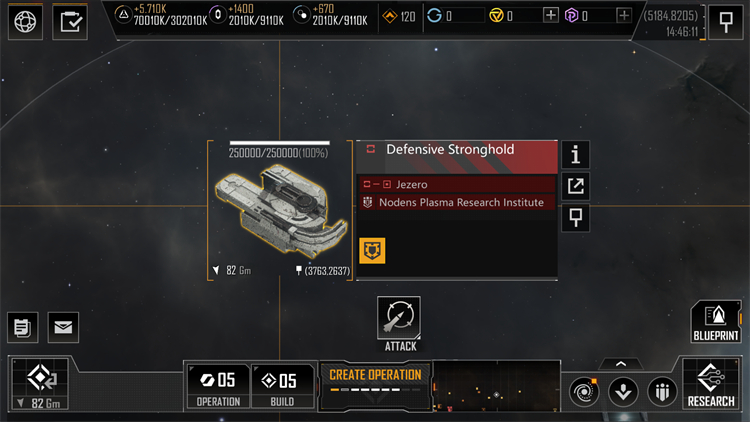Add more of the yellow currency with plus
This screenshot has height=422, width=750.
[551, 16]
